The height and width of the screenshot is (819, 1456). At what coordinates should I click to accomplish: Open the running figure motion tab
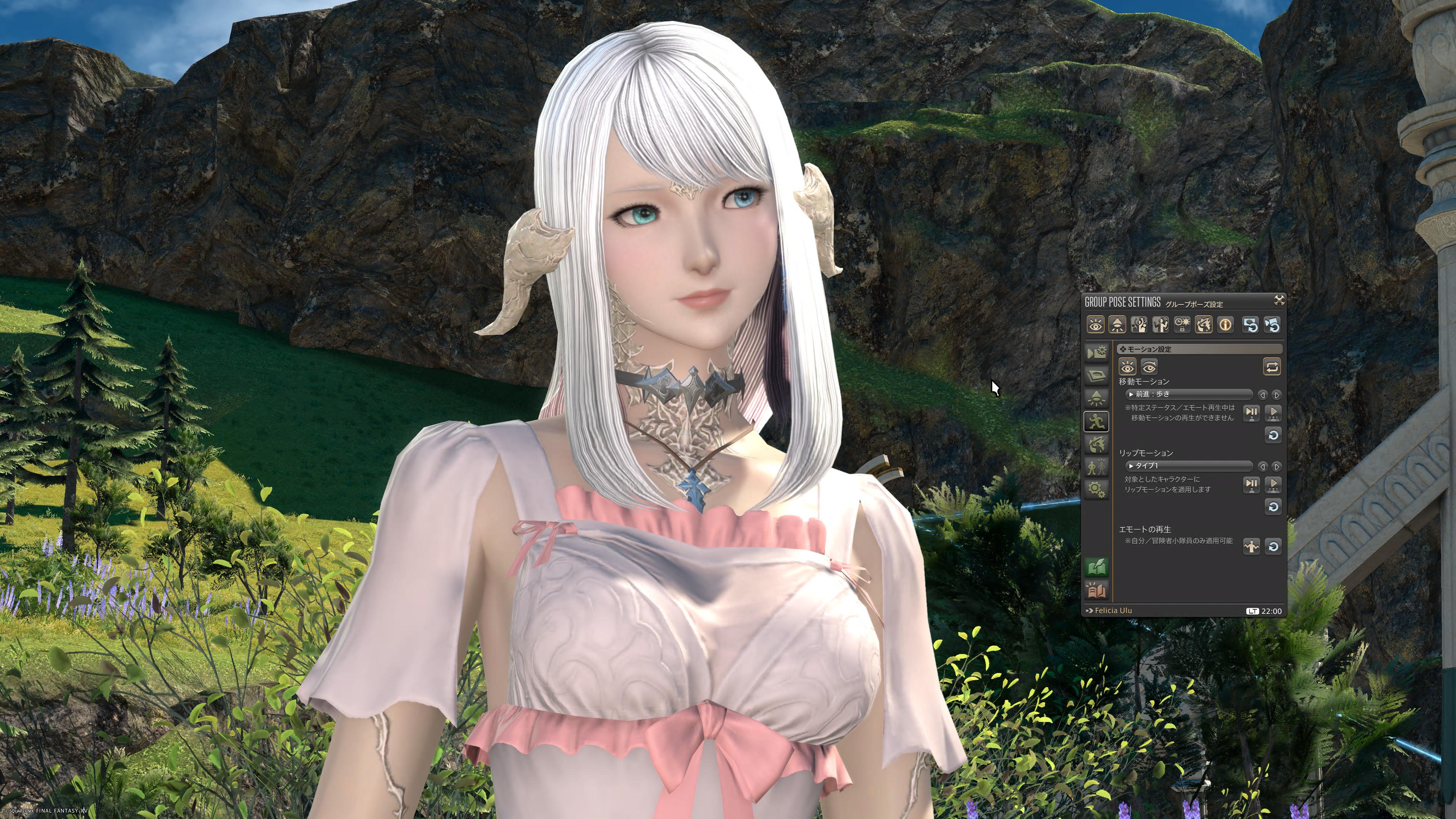pyautogui.click(x=1096, y=421)
